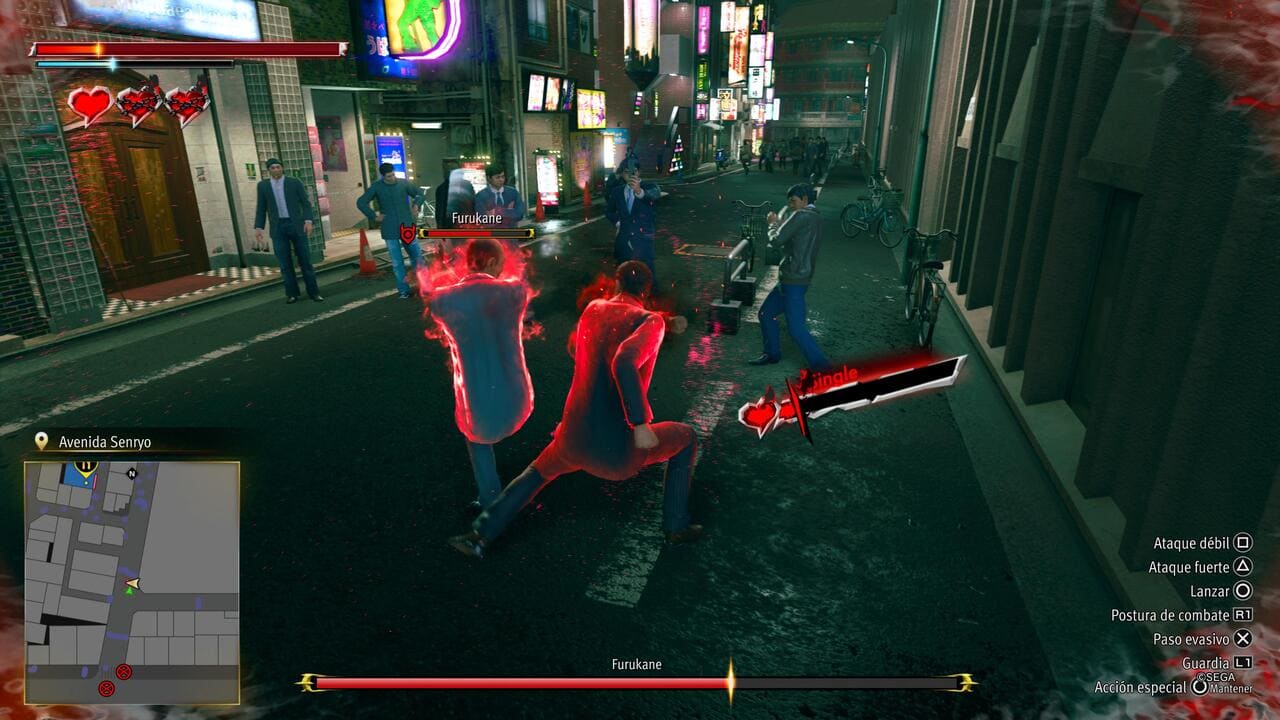Select the Avenida Senryo location label
This screenshot has width=1280, height=720.
click(x=105, y=442)
